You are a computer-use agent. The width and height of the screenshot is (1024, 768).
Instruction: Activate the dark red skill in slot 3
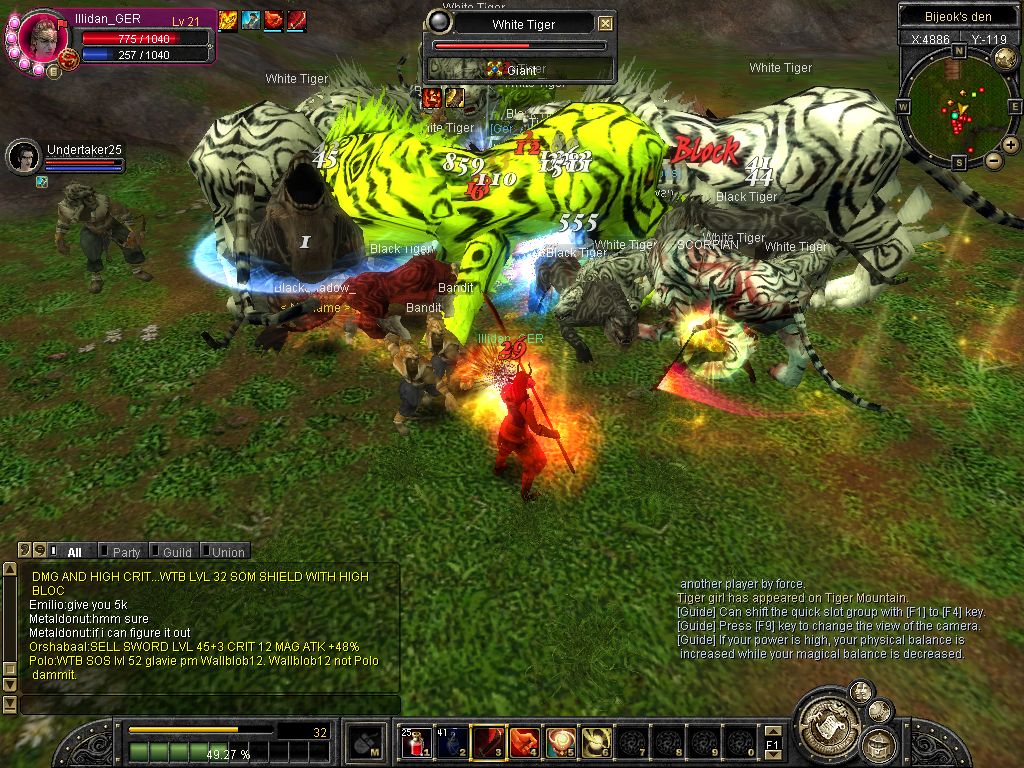(488, 742)
